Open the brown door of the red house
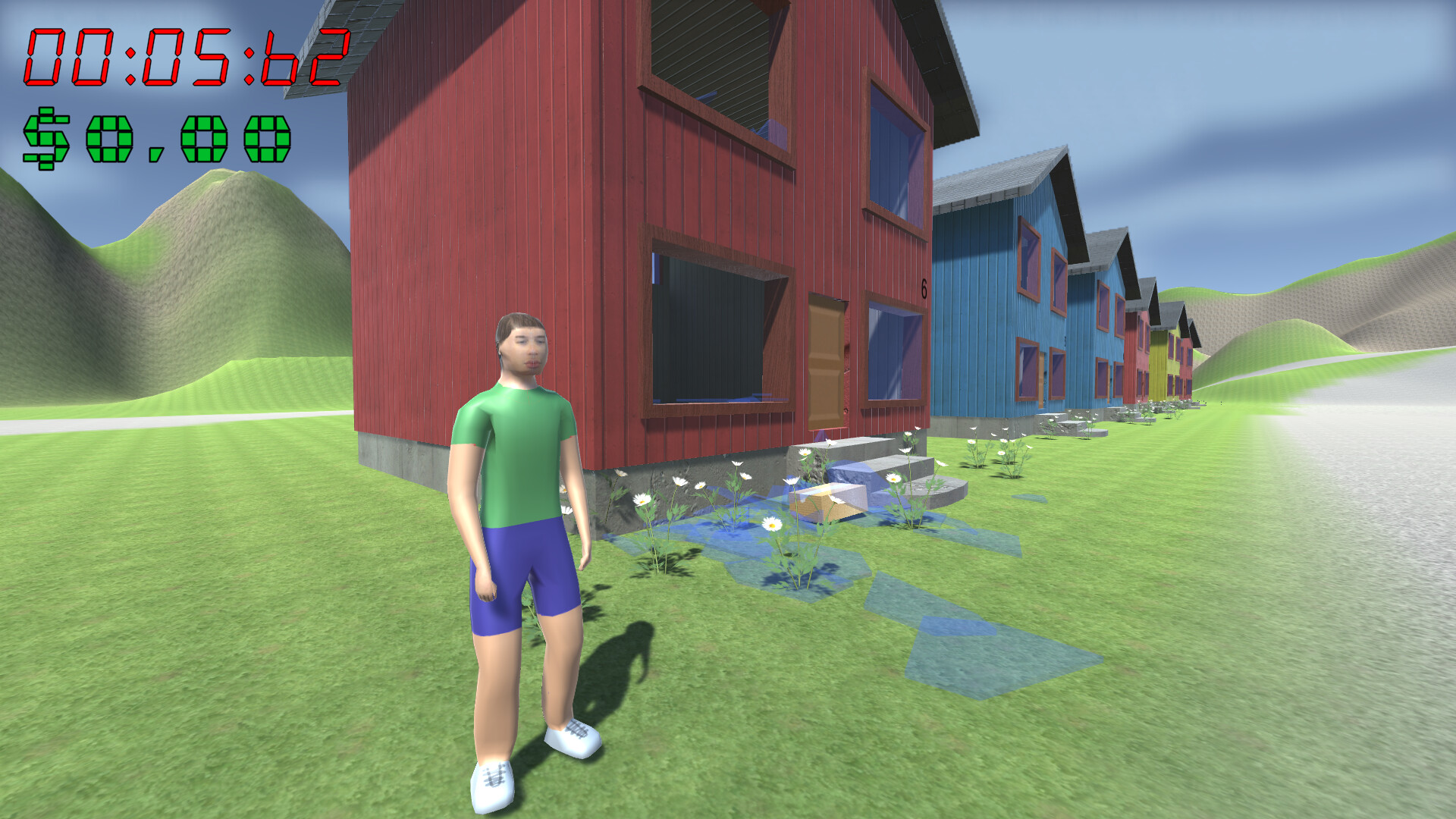 coord(827,364)
